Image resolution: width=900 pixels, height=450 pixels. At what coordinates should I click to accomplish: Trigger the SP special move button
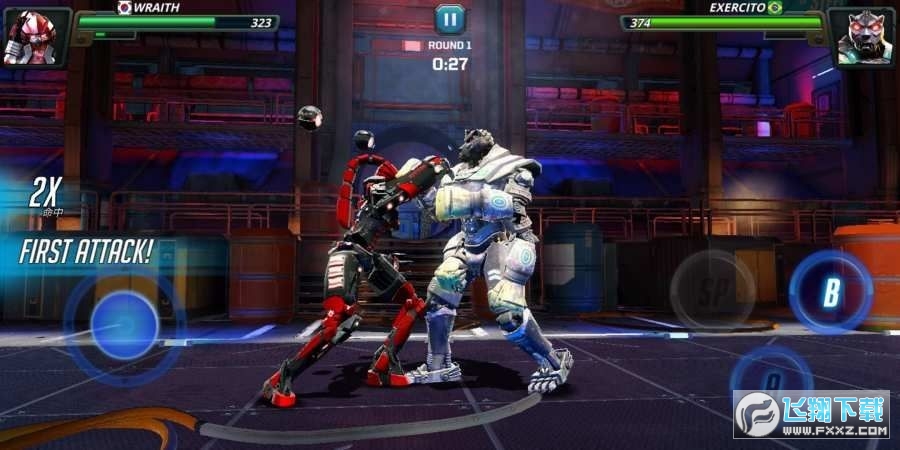tap(712, 290)
